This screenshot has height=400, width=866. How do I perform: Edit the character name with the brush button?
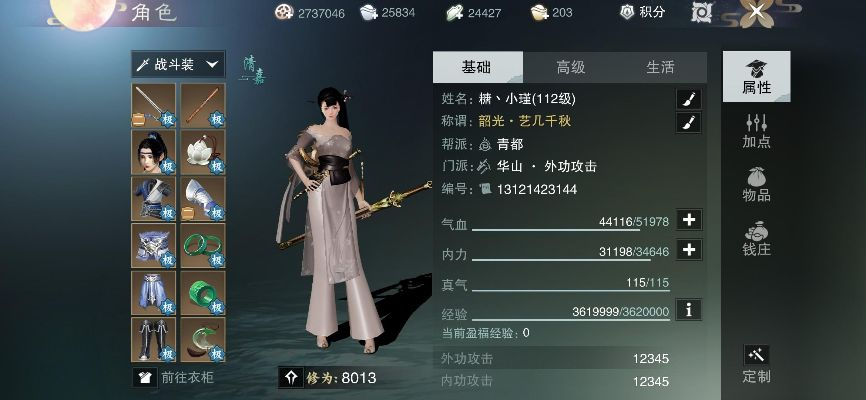(x=688, y=98)
